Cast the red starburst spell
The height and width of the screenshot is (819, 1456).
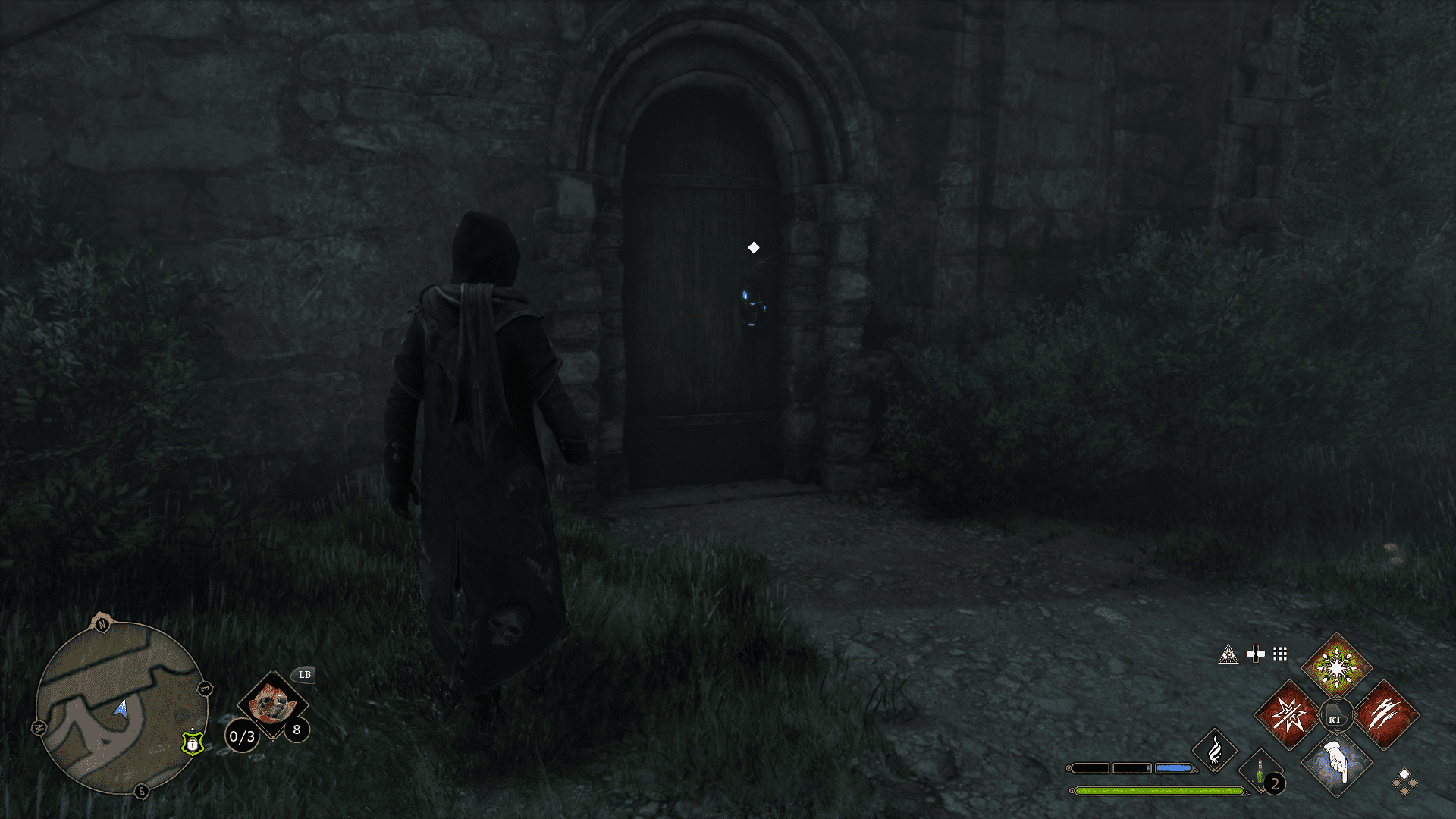(1288, 715)
